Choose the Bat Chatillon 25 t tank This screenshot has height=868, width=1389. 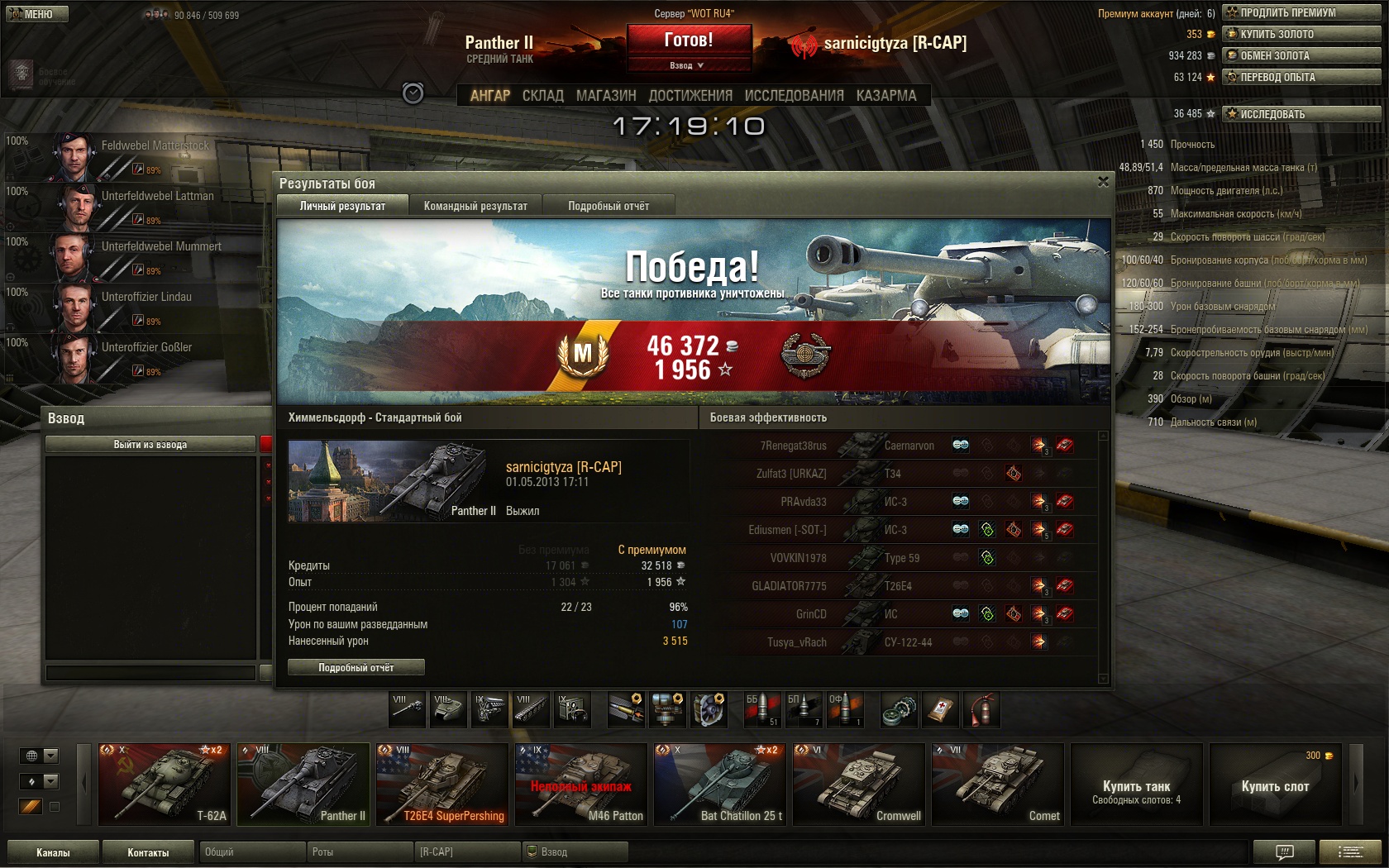coord(719,785)
